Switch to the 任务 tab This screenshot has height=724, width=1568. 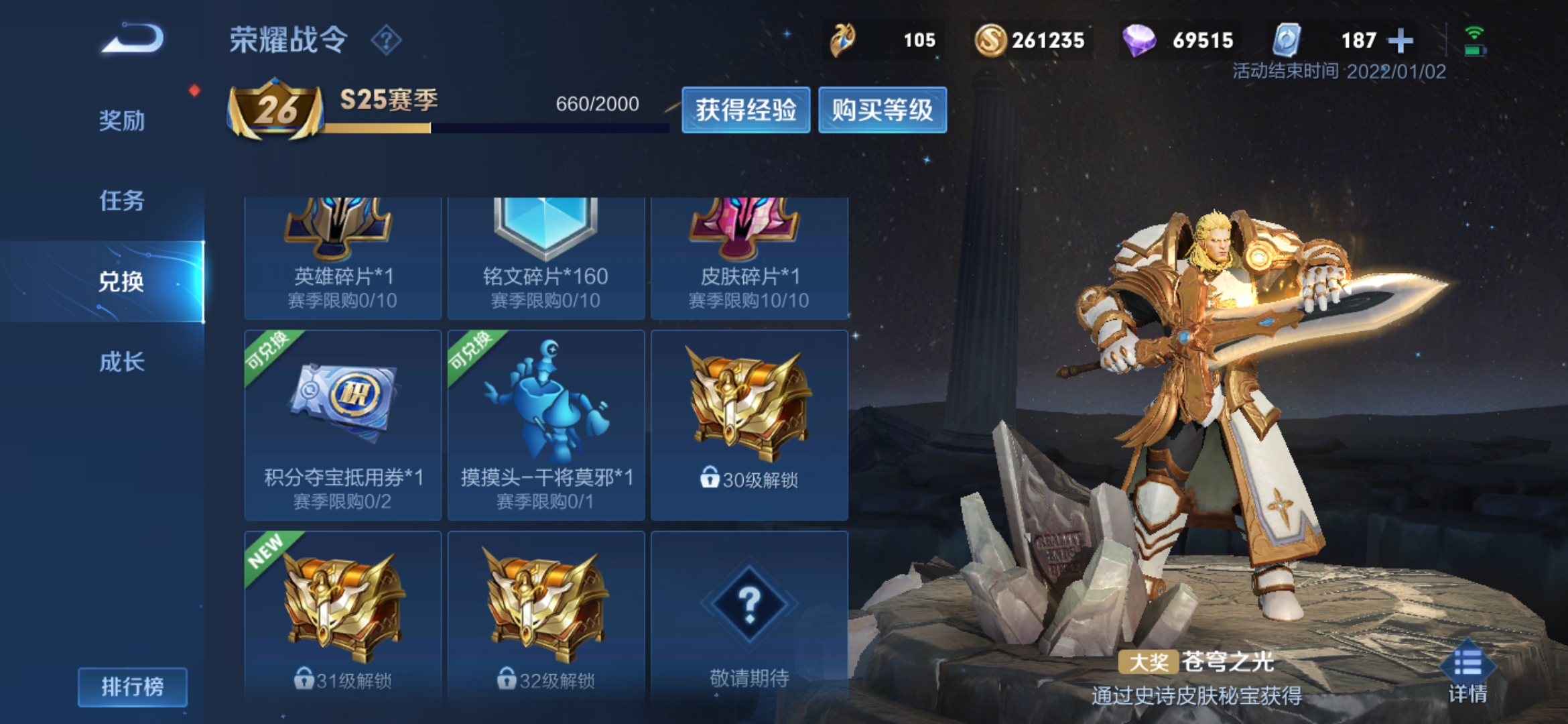[121, 200]
